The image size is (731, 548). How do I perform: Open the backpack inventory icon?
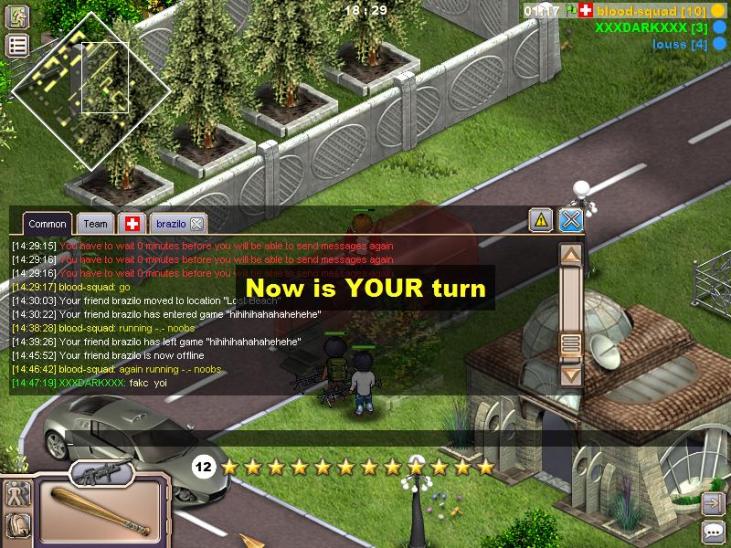(17, 525)
